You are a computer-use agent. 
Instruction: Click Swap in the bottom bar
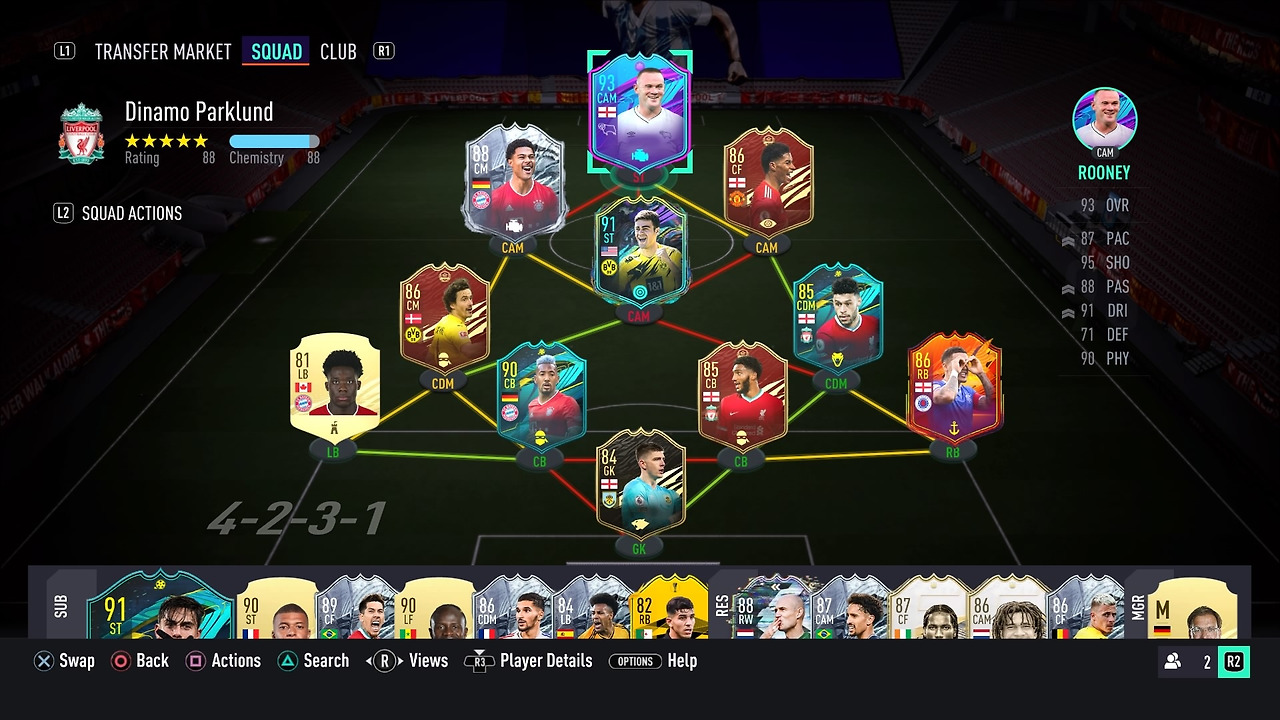click(64, 660)
